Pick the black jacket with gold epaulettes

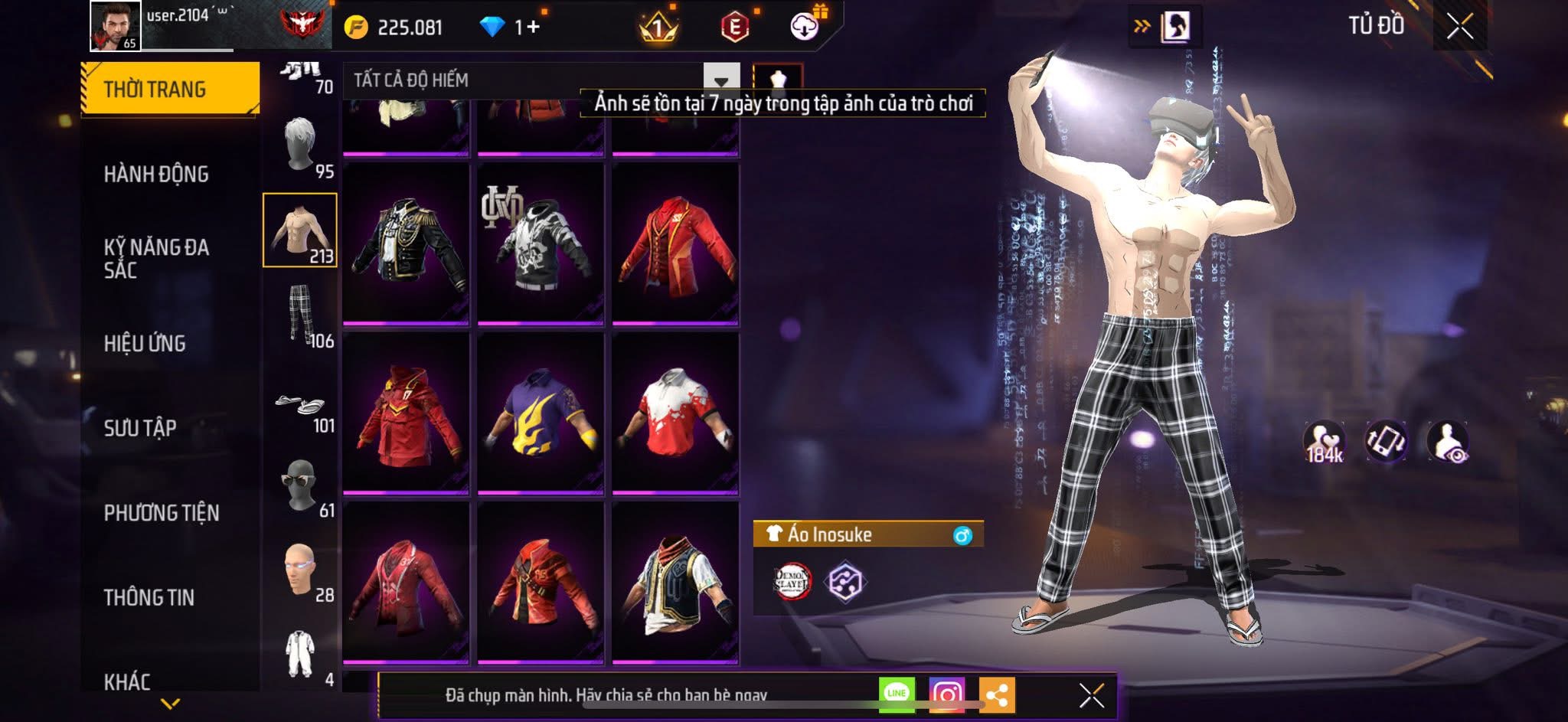(406, 243)
